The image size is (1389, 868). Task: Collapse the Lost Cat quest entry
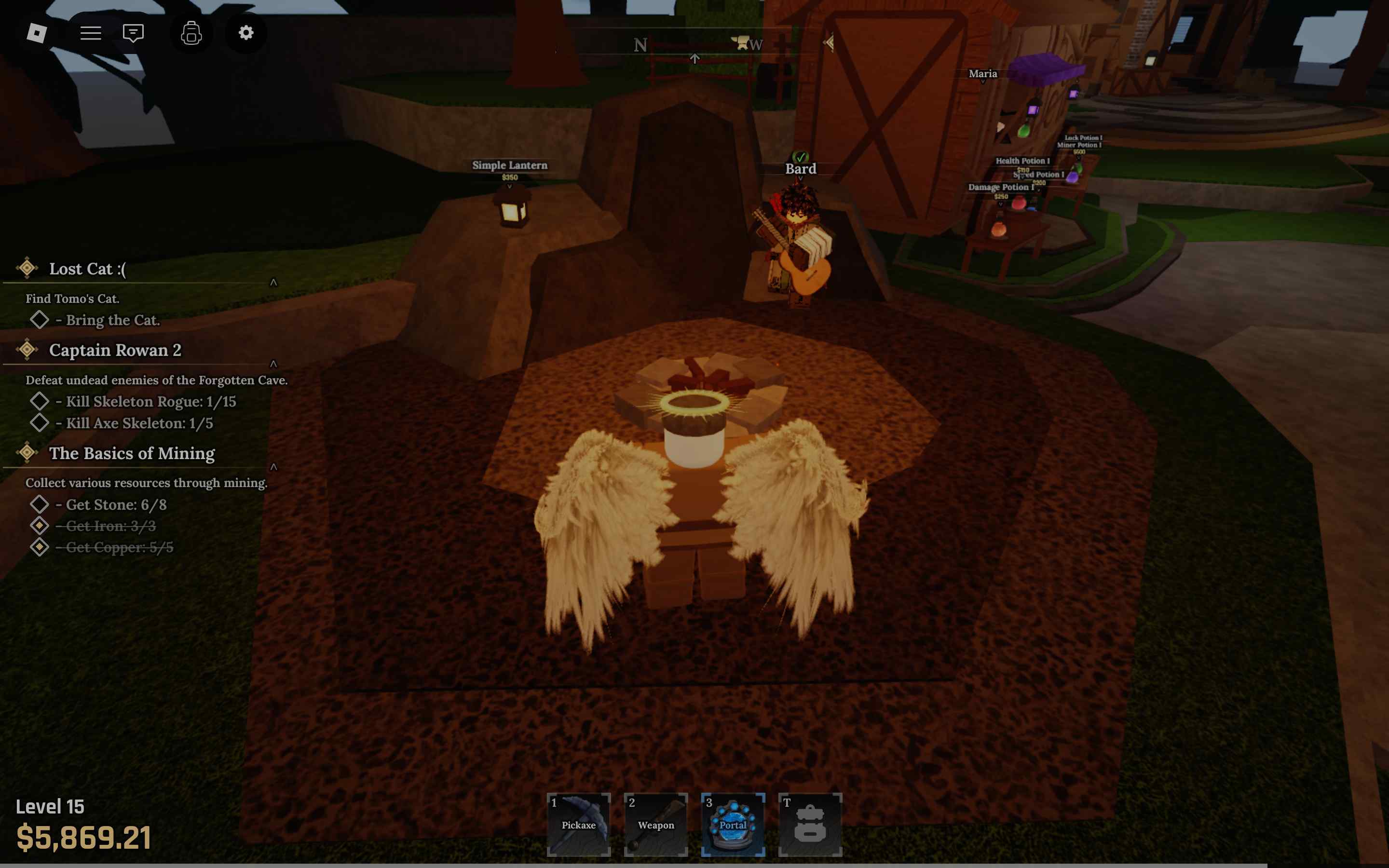click(274, 282)
